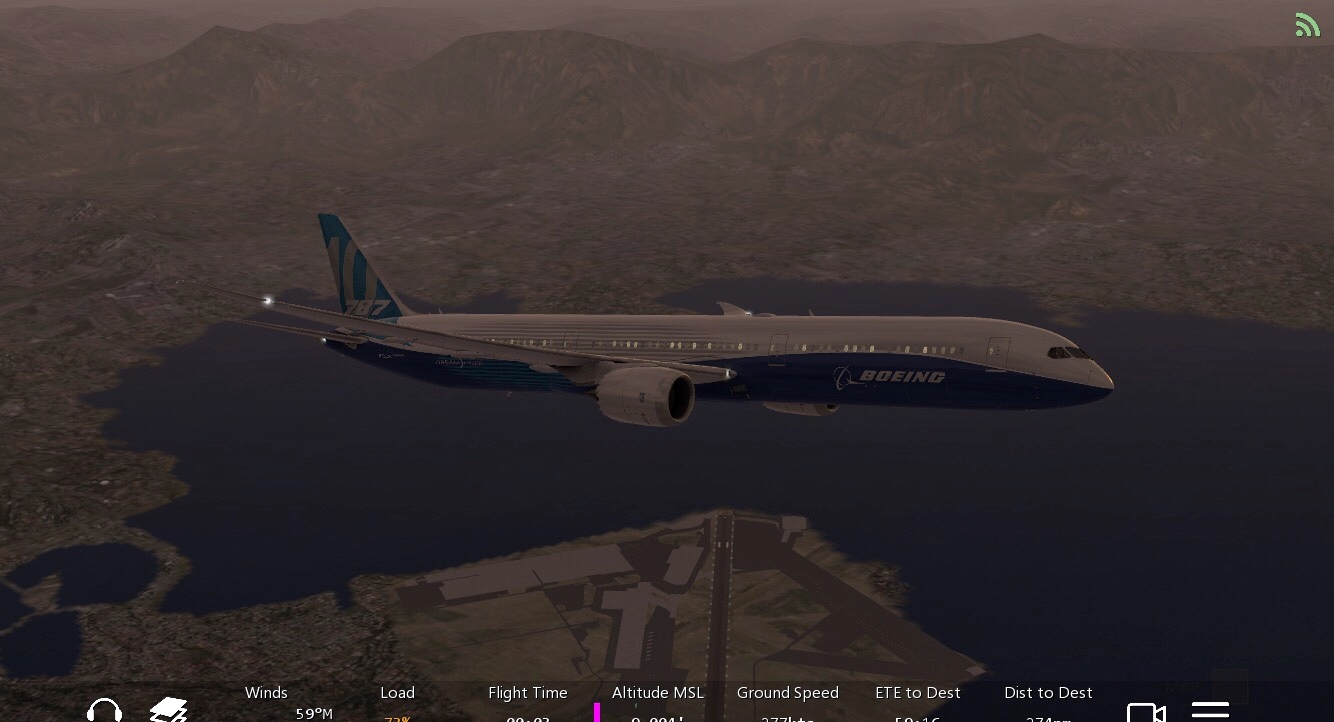The image size is (1334, 722).
Task: Open the ATC headset menu
Action: tap(104, 709)
